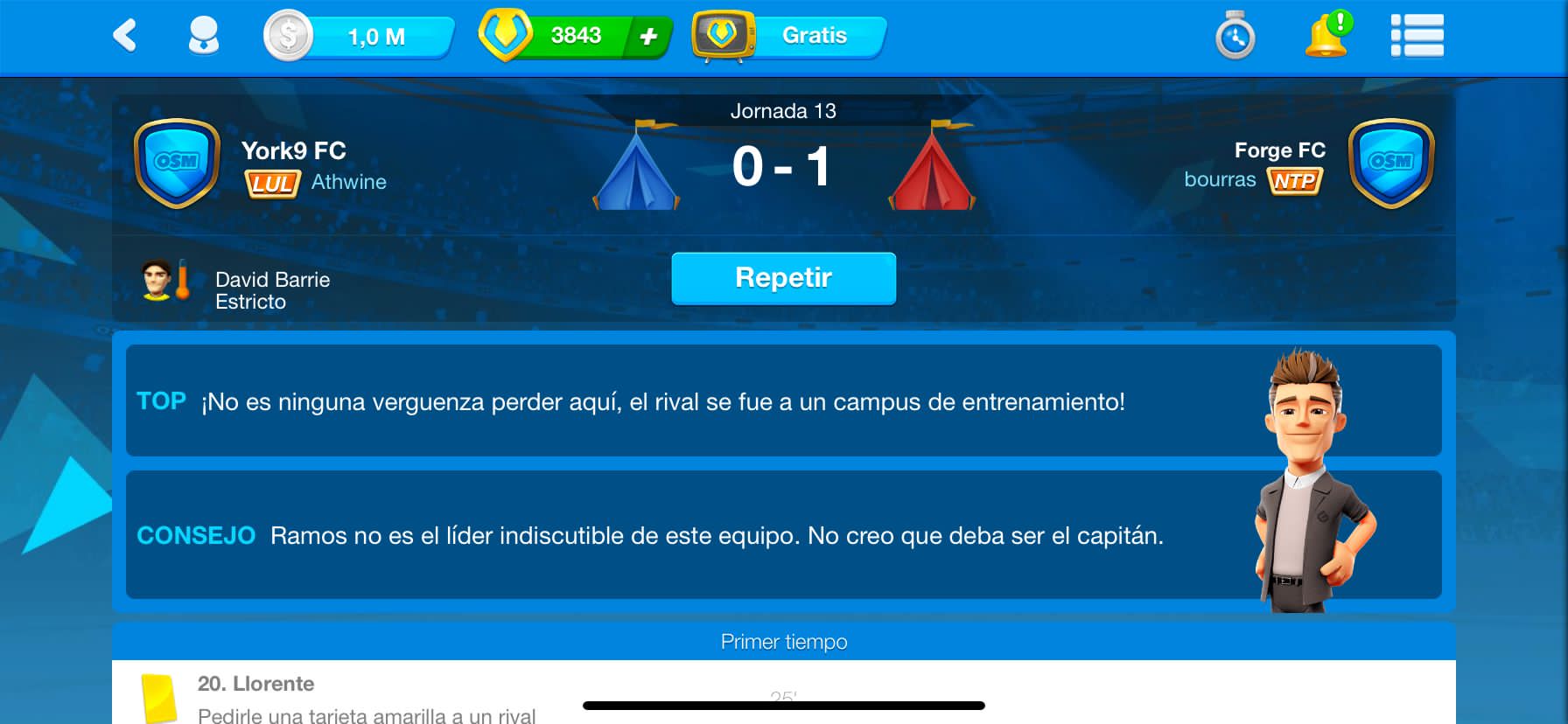
Task: Open the main list menu
Action: click(1417, 36)
